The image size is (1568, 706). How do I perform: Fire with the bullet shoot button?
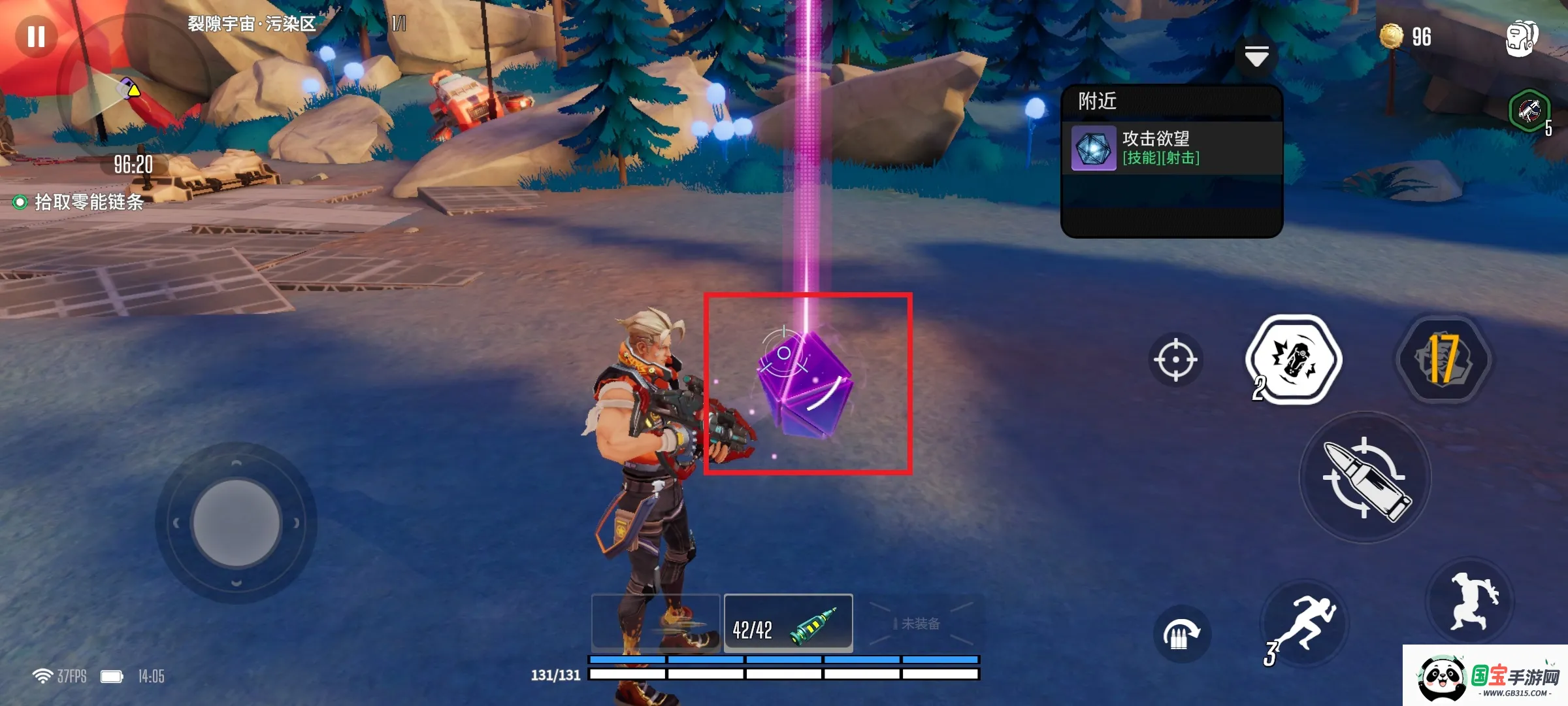pyautogui.click(x=1365, y=478)
